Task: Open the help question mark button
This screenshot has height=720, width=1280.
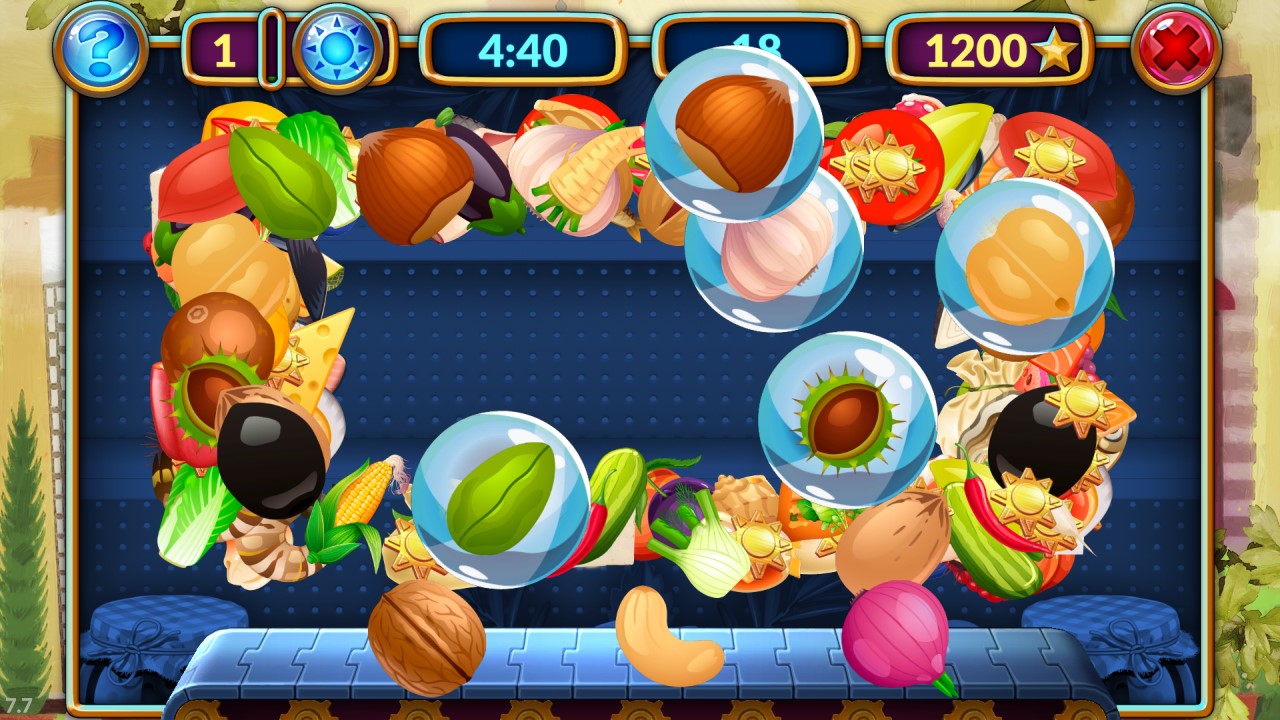Action: pyautogui.click(x=100, y=46)
